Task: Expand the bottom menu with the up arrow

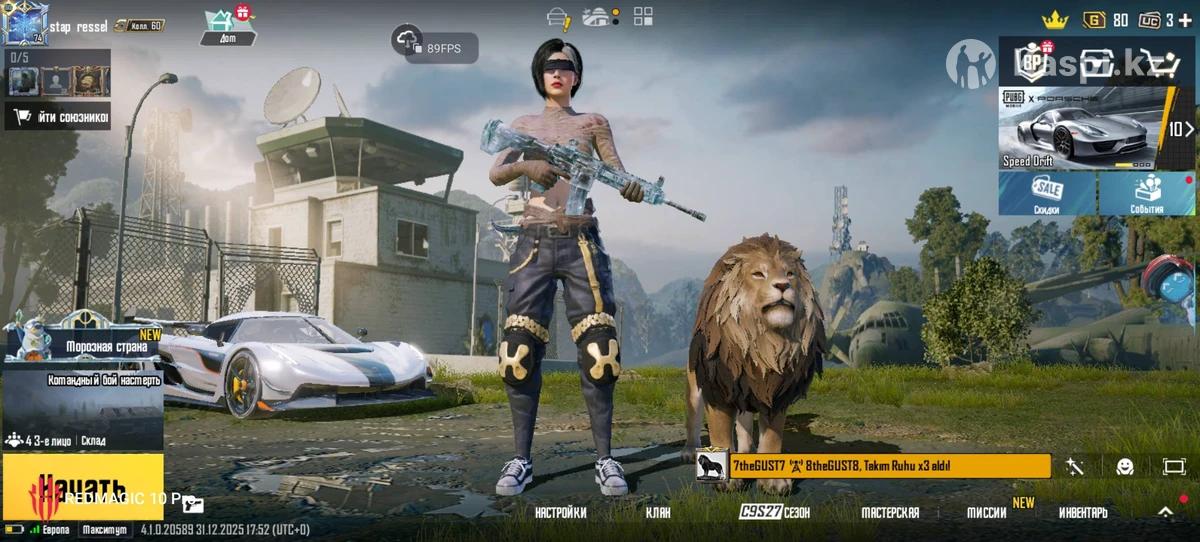Action: (x=1165, y=511)
